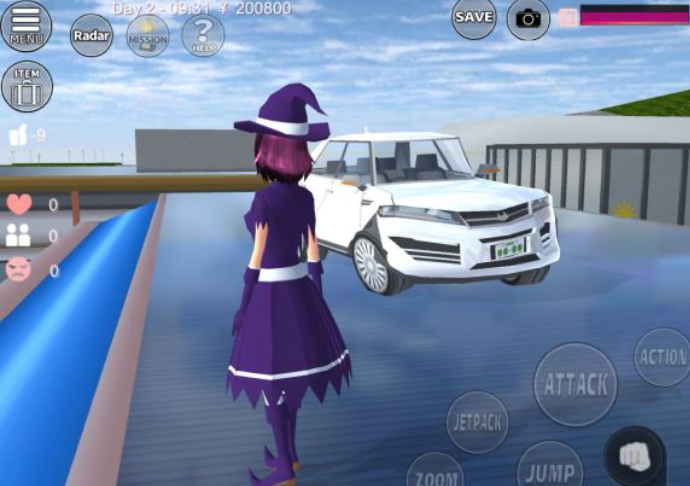The width and height of the screenshot is (690, 486).
Task: Trigger the ACTION button
Action: (662, 357)
